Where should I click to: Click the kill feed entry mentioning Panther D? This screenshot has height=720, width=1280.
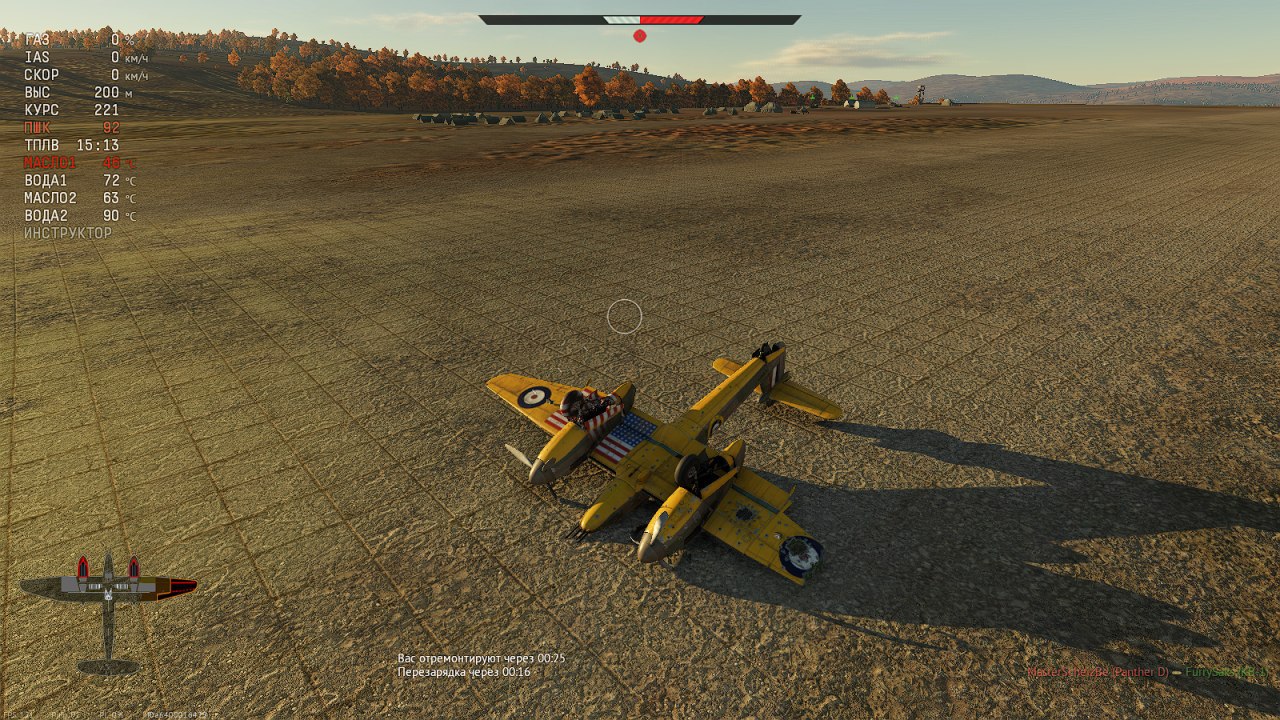click(1146, 672)
